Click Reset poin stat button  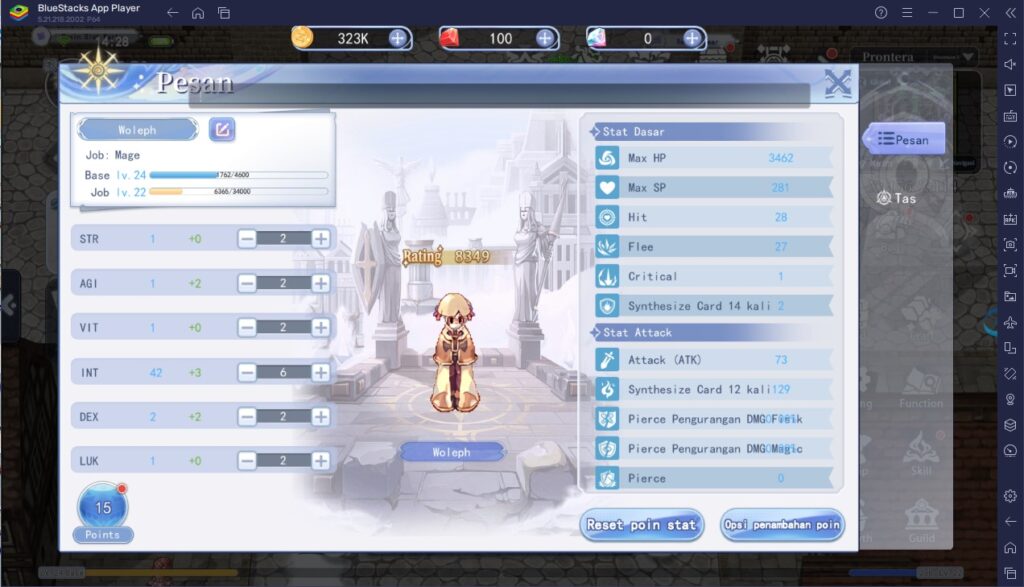tap(642, 524)
